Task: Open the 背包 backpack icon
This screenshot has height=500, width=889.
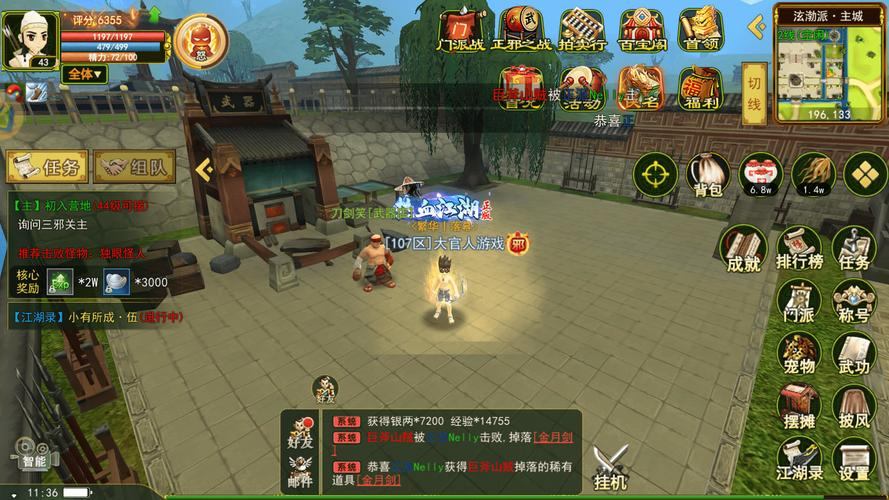Action: point(705,175)
